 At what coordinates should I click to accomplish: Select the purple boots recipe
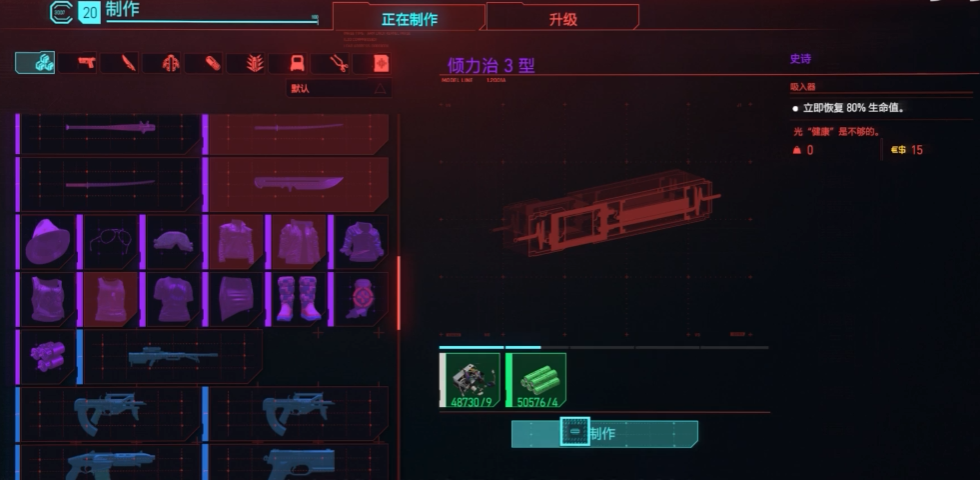[x=298, y=299]
